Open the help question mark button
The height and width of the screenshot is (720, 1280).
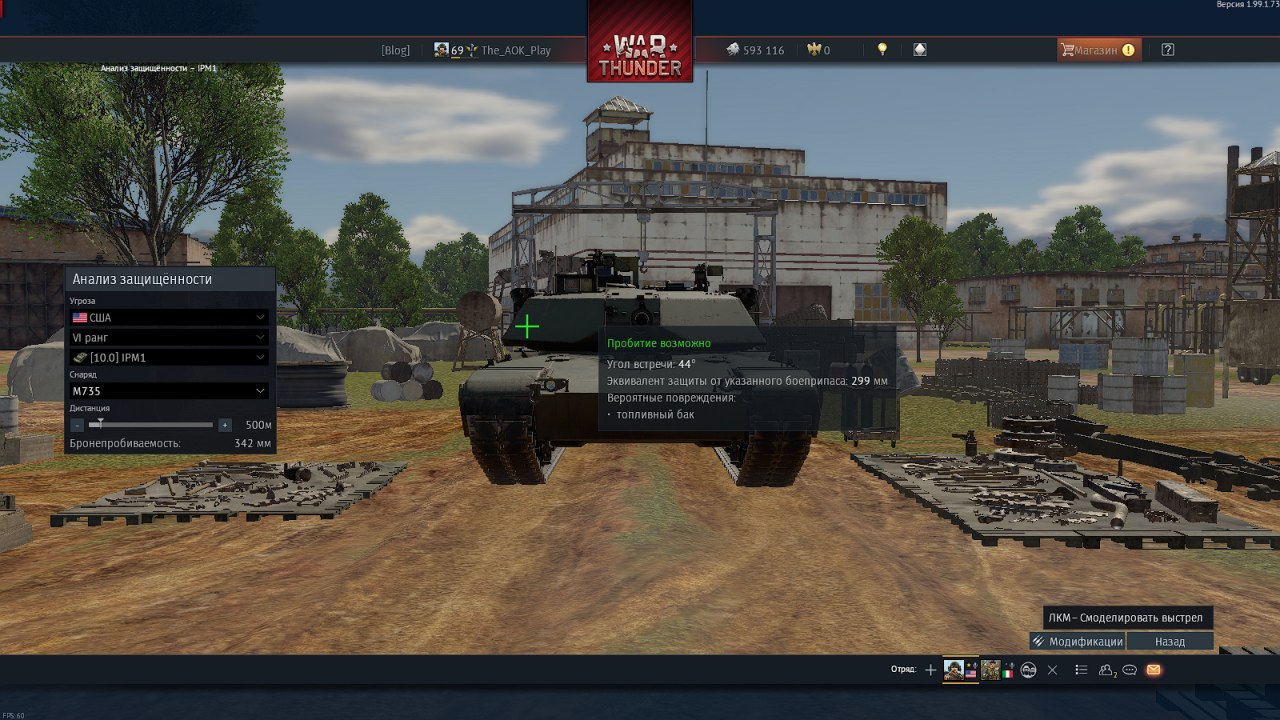point(1168,50)
